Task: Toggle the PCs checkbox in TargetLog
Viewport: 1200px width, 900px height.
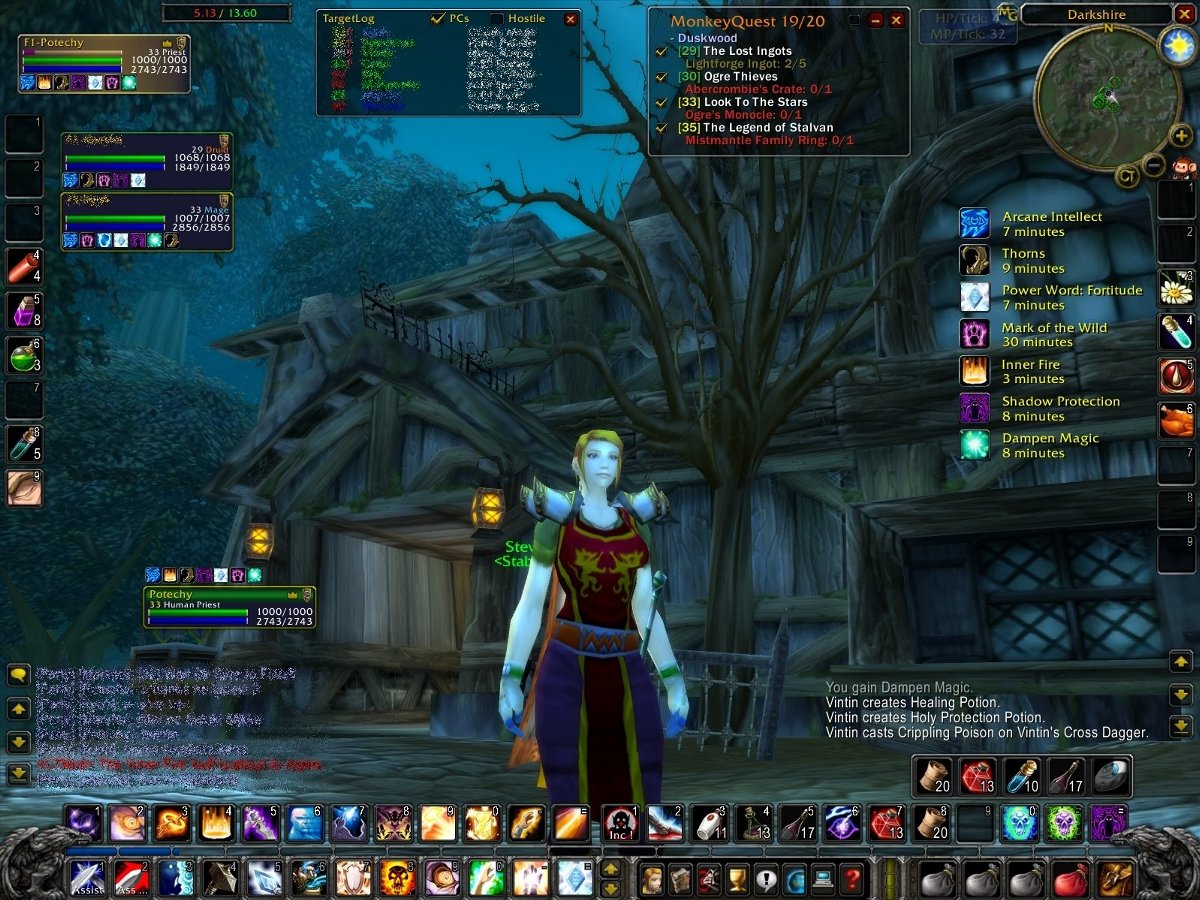Action: pyautogui.click(x=438, y=19)
